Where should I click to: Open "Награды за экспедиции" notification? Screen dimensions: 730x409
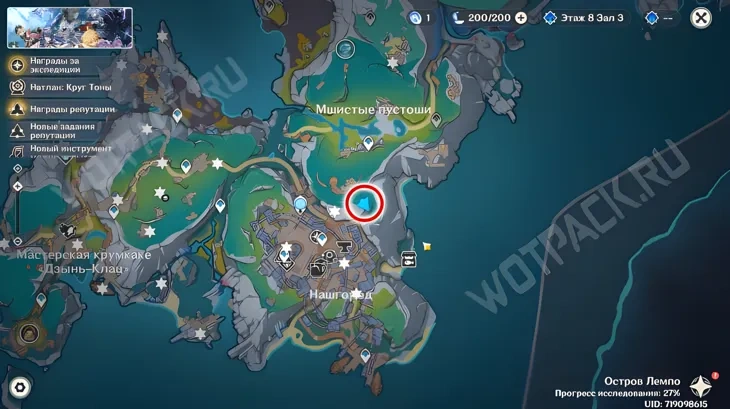[62, 64]
